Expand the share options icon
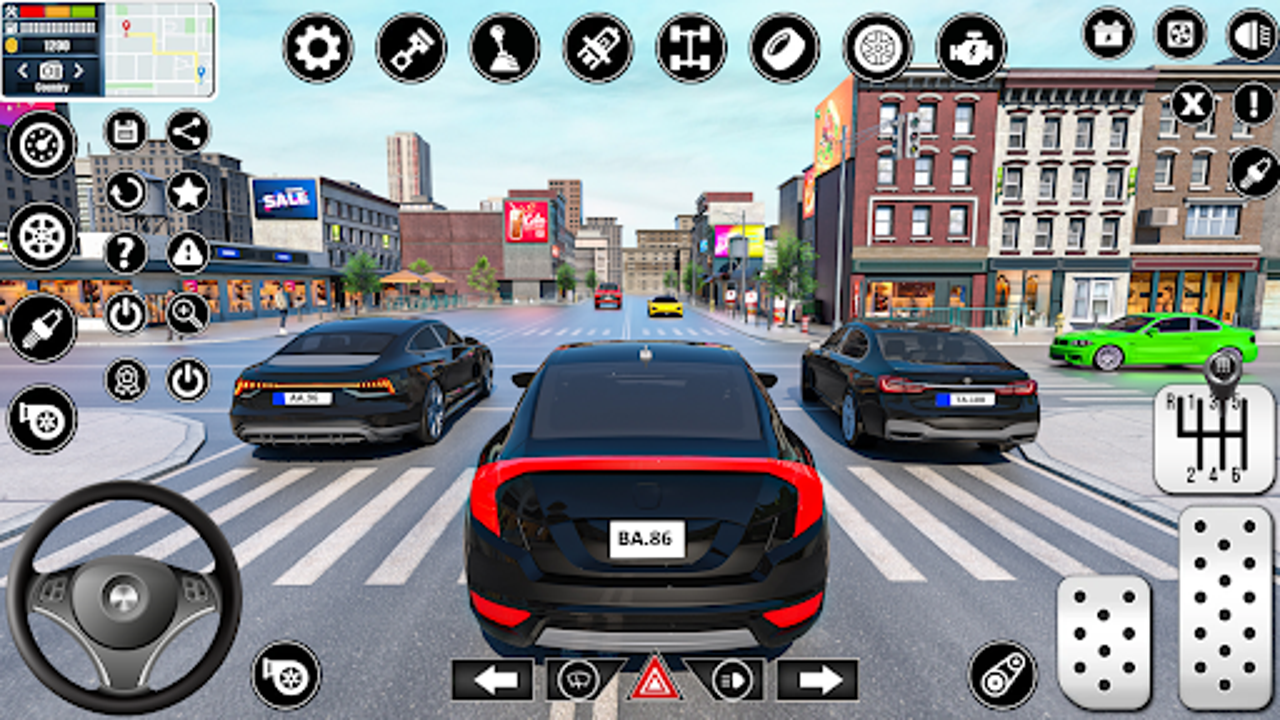The width and height of the screenshot is (1280, 720). coord(186,130)
